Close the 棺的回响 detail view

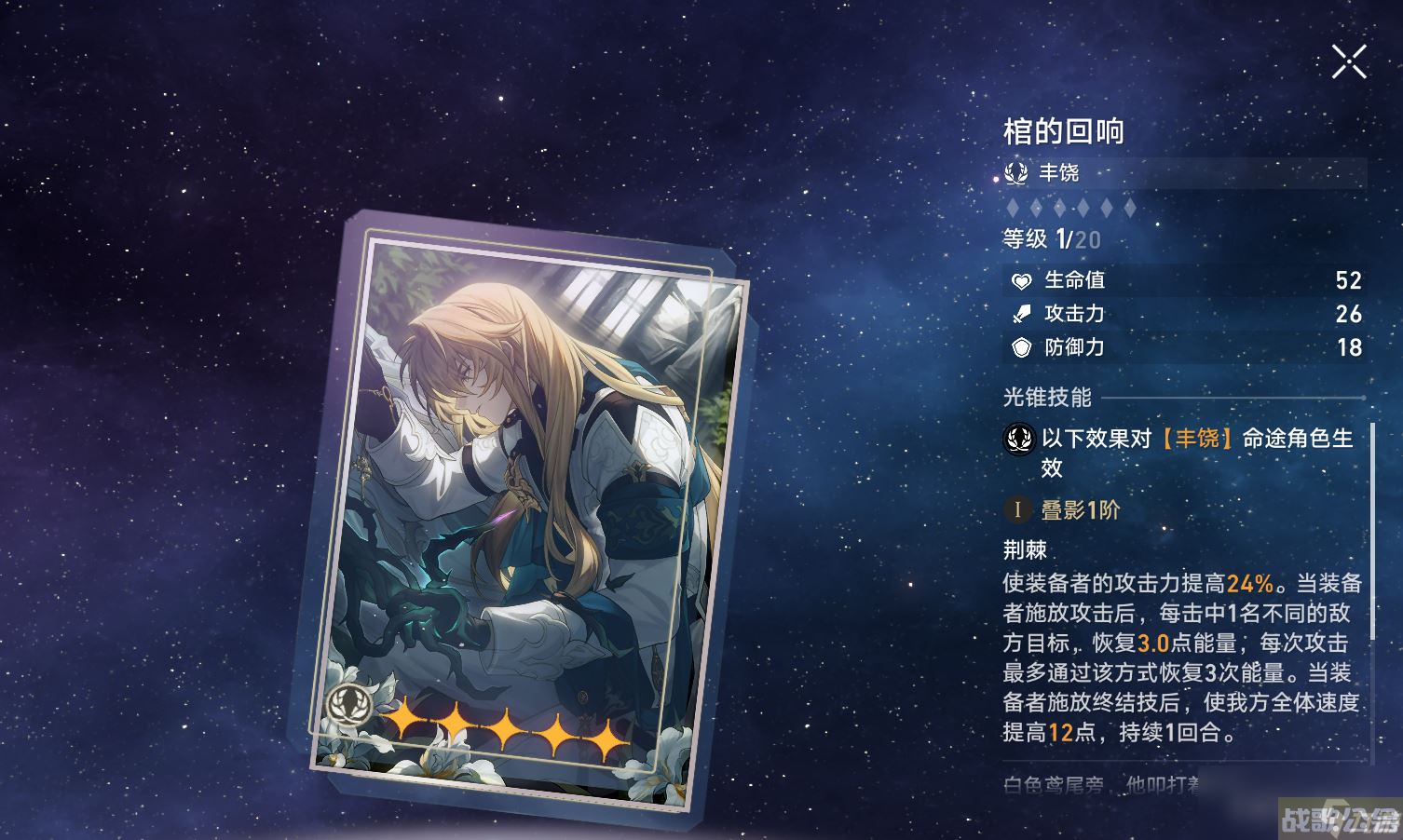(1348, 61)
